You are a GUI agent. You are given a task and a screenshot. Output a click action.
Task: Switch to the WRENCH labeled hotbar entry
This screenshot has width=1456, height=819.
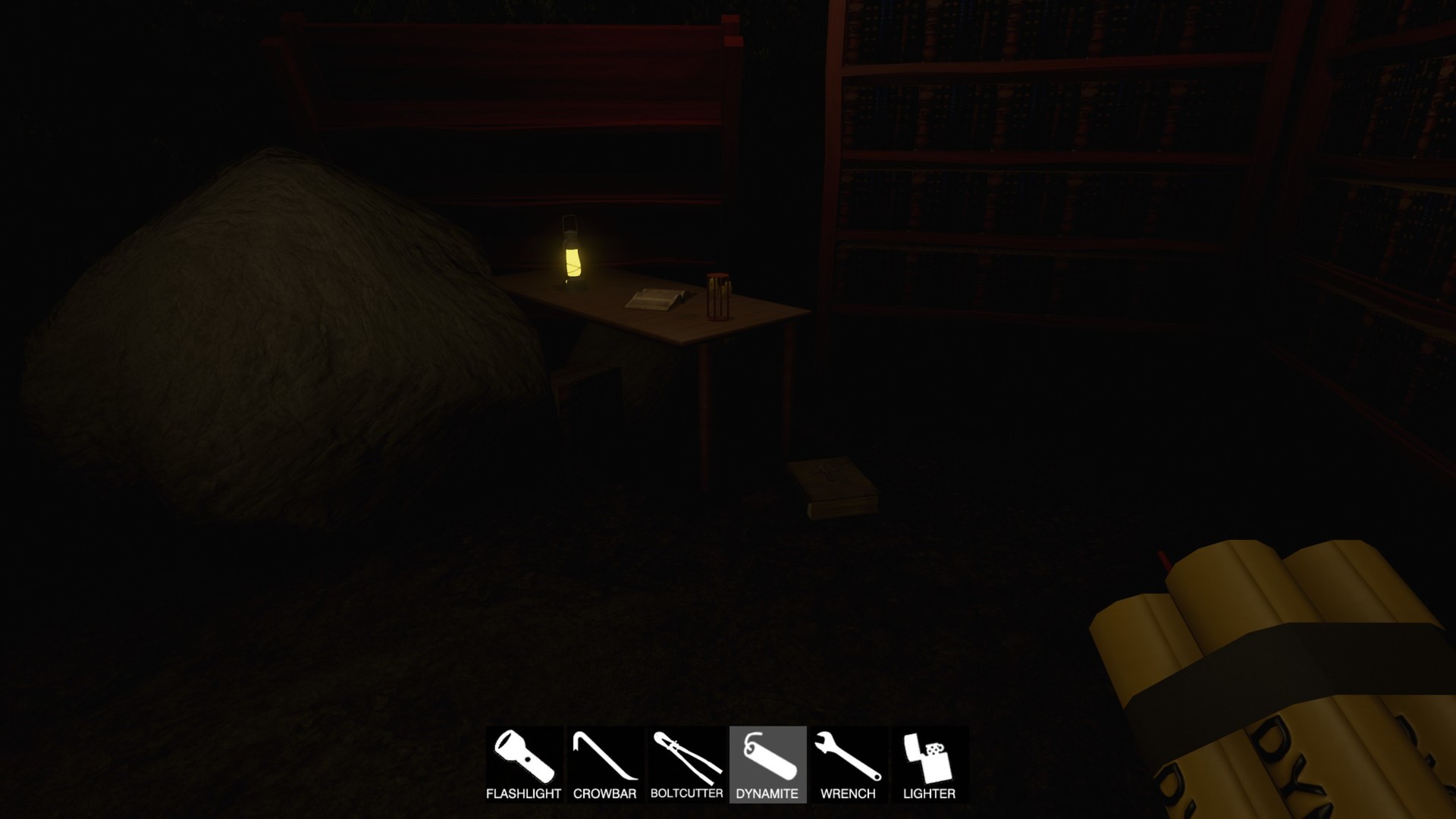[x=848, y=794]
